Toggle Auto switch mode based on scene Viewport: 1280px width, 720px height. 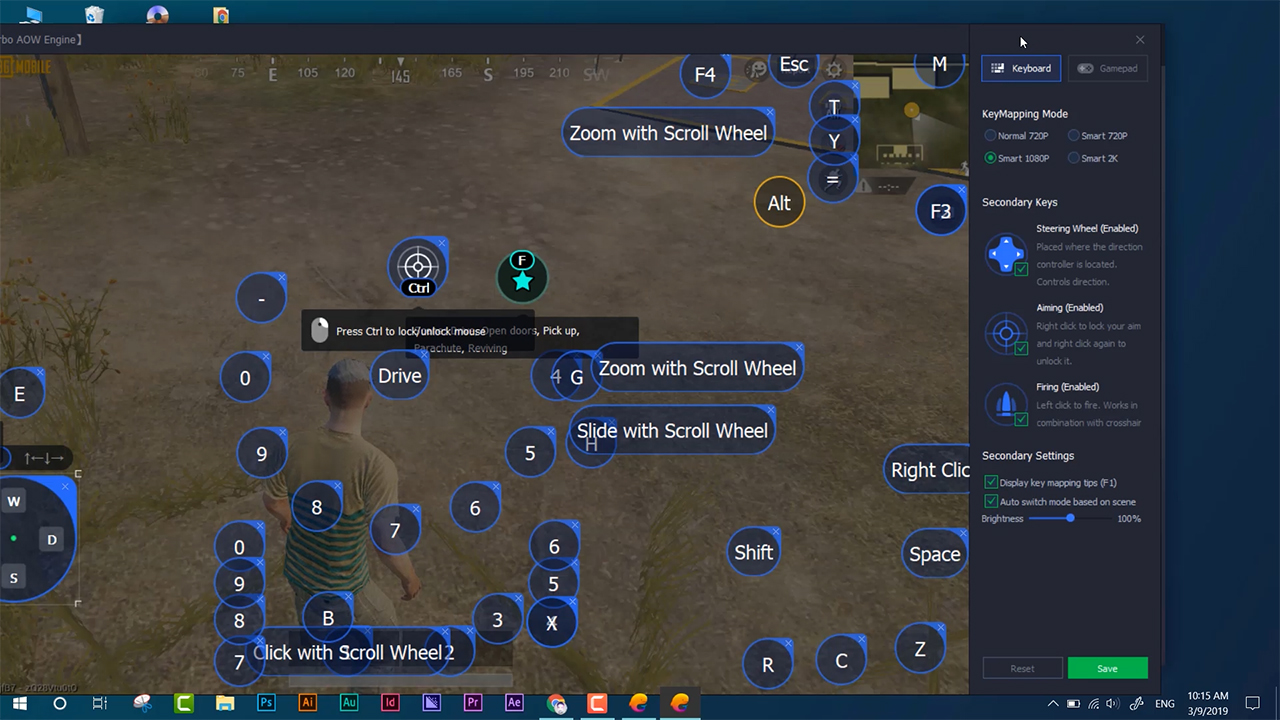(x=991, y=502)
